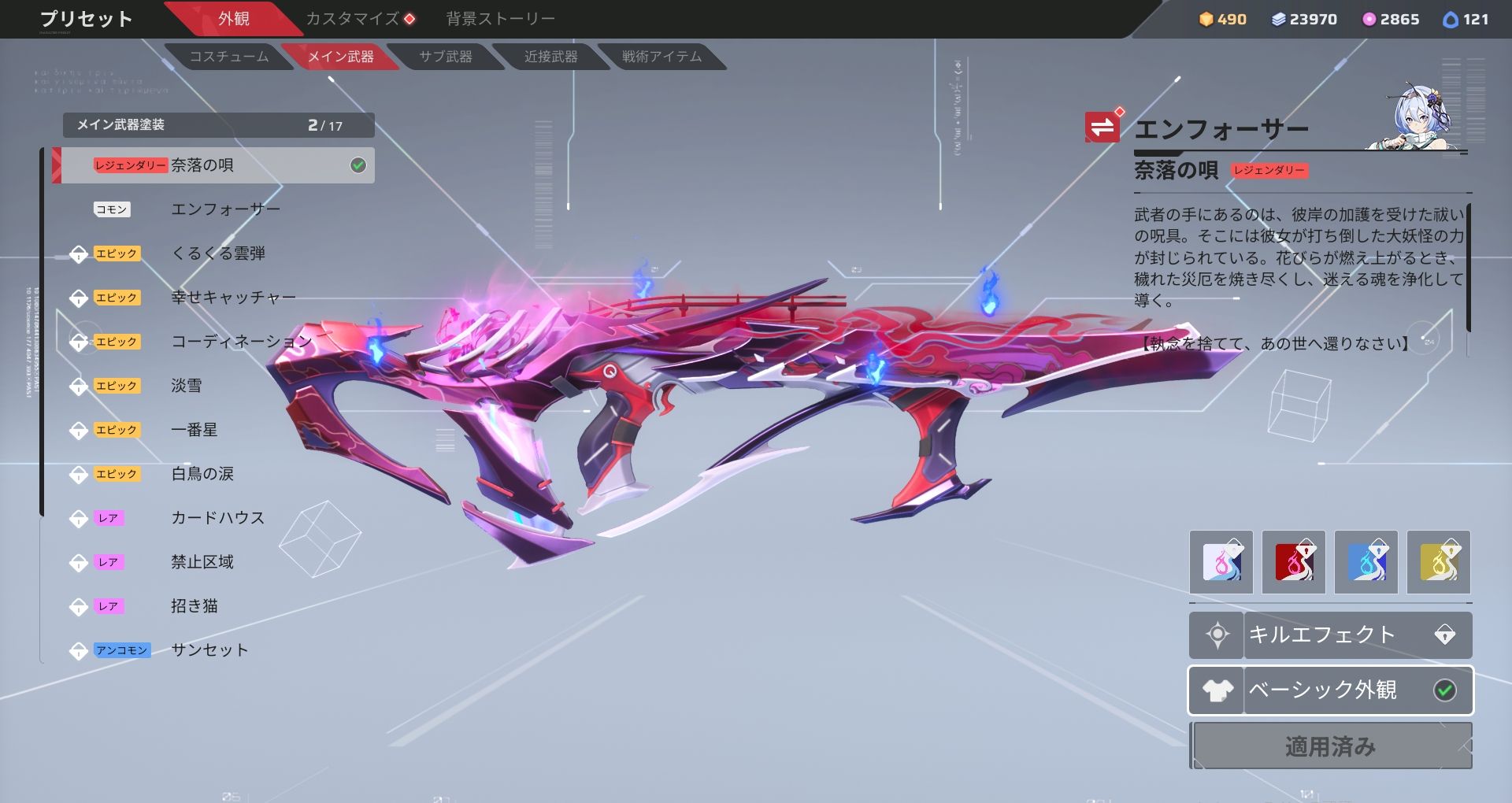Select the くるくる雲弾 epic skin
Image resolution: width=1512 pixels, height=803 pixels.
[x=218, y=253]
